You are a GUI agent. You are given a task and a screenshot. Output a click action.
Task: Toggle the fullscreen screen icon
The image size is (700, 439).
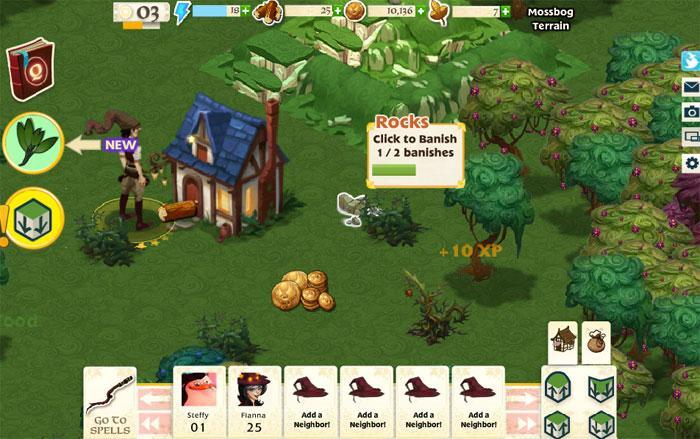coord(690,136)
